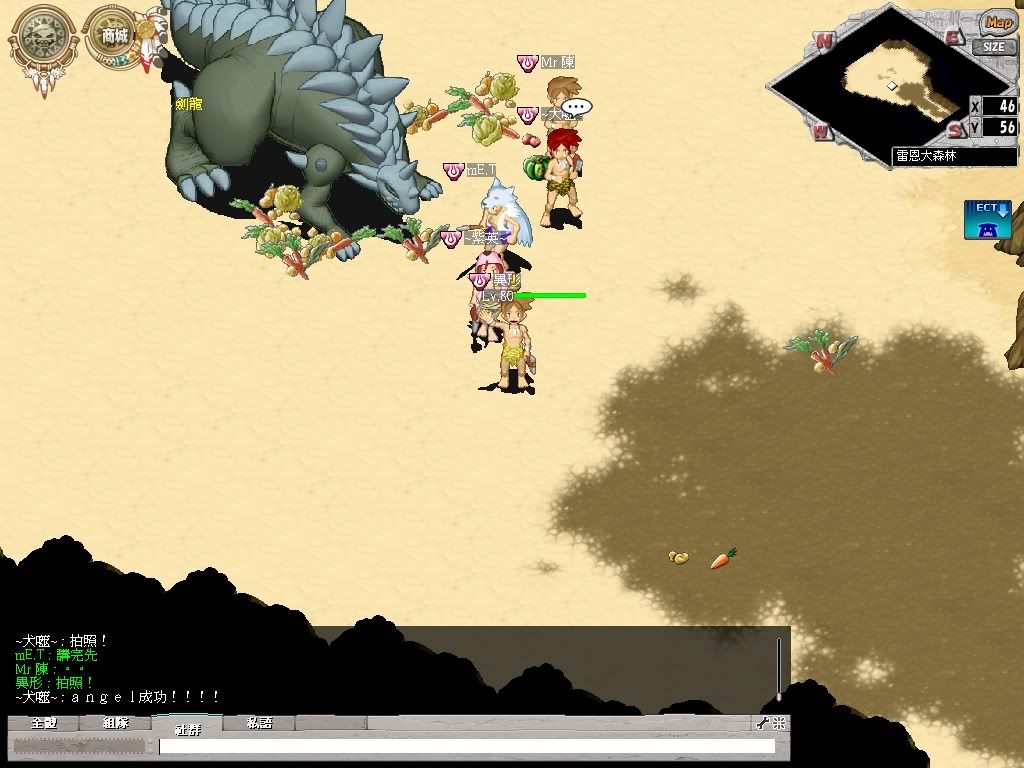Open the blue ECT panel button

(987, 219)
